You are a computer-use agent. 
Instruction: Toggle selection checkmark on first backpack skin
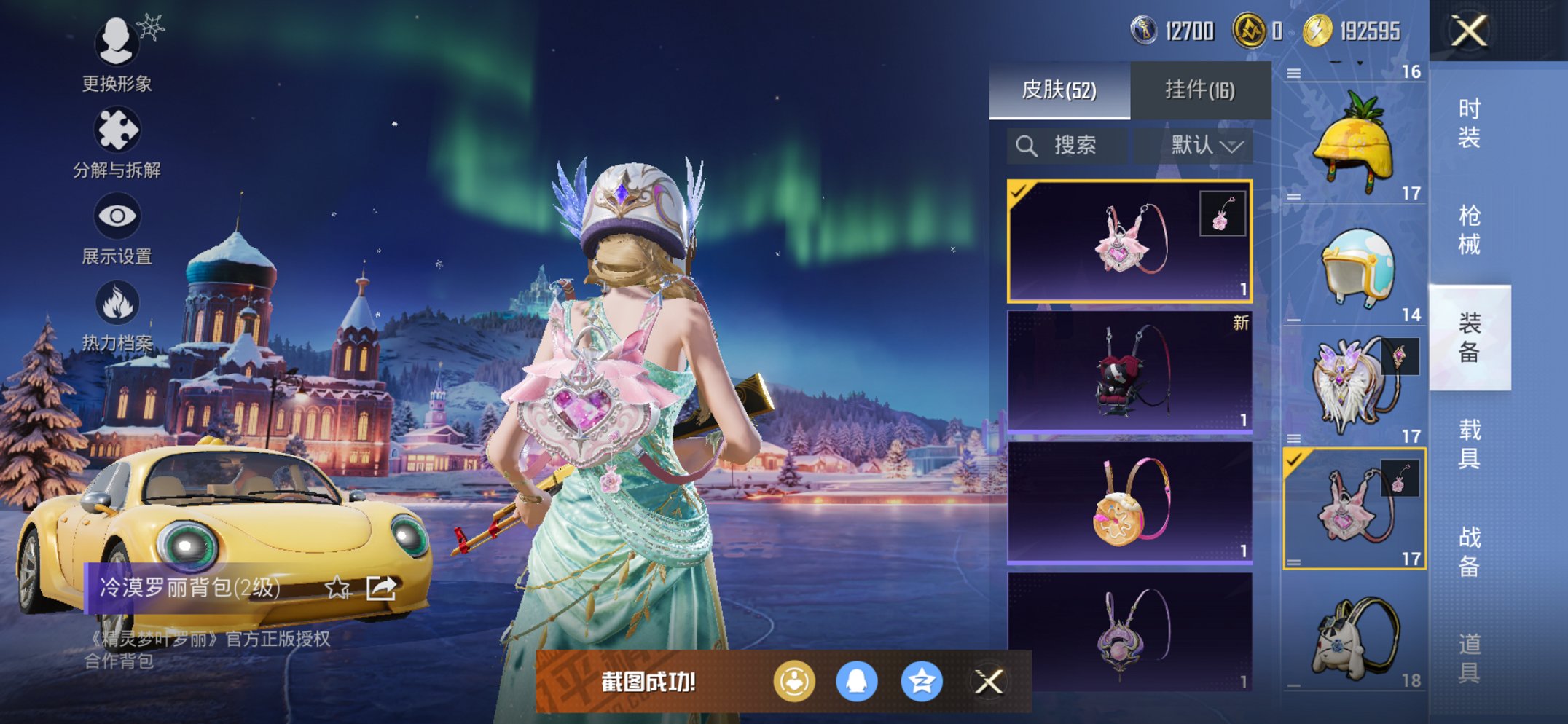(1018, 192)
